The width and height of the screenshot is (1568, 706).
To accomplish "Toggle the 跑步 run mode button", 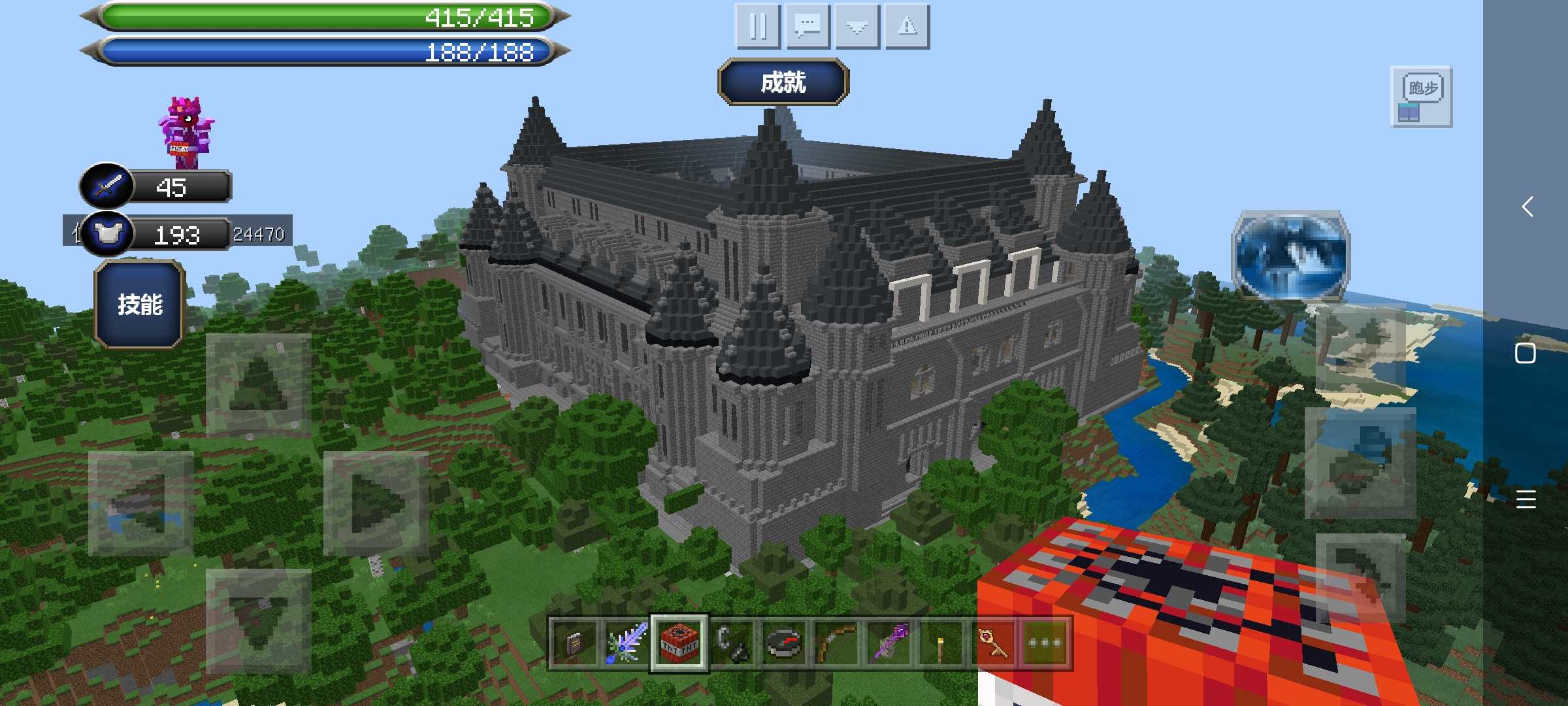I will 1422,96.
